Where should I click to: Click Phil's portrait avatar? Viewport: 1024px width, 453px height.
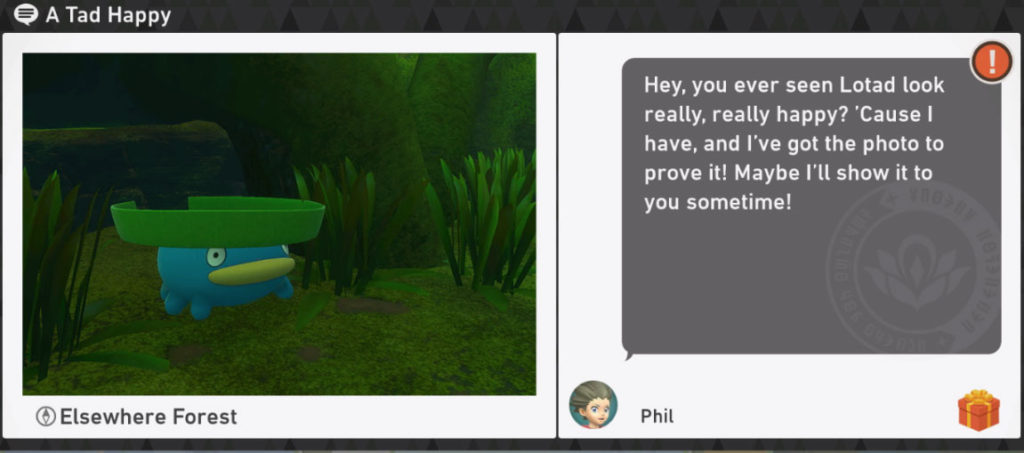(x=593, y=405)
